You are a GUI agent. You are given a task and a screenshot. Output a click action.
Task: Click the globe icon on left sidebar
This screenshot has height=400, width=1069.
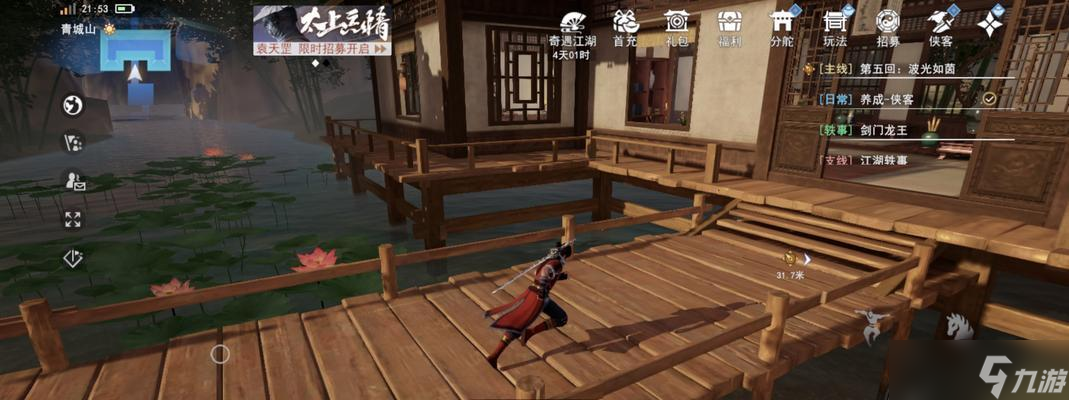point(72,105)
